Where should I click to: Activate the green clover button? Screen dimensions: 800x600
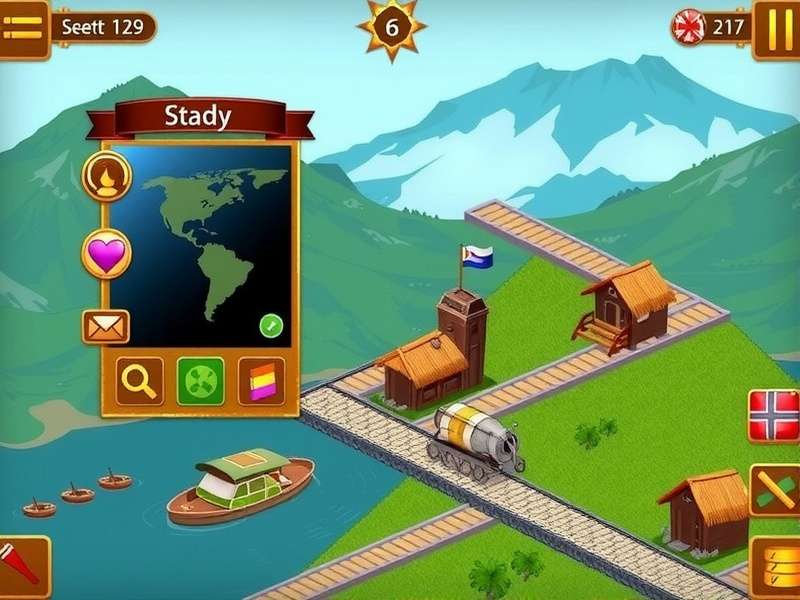200,381
